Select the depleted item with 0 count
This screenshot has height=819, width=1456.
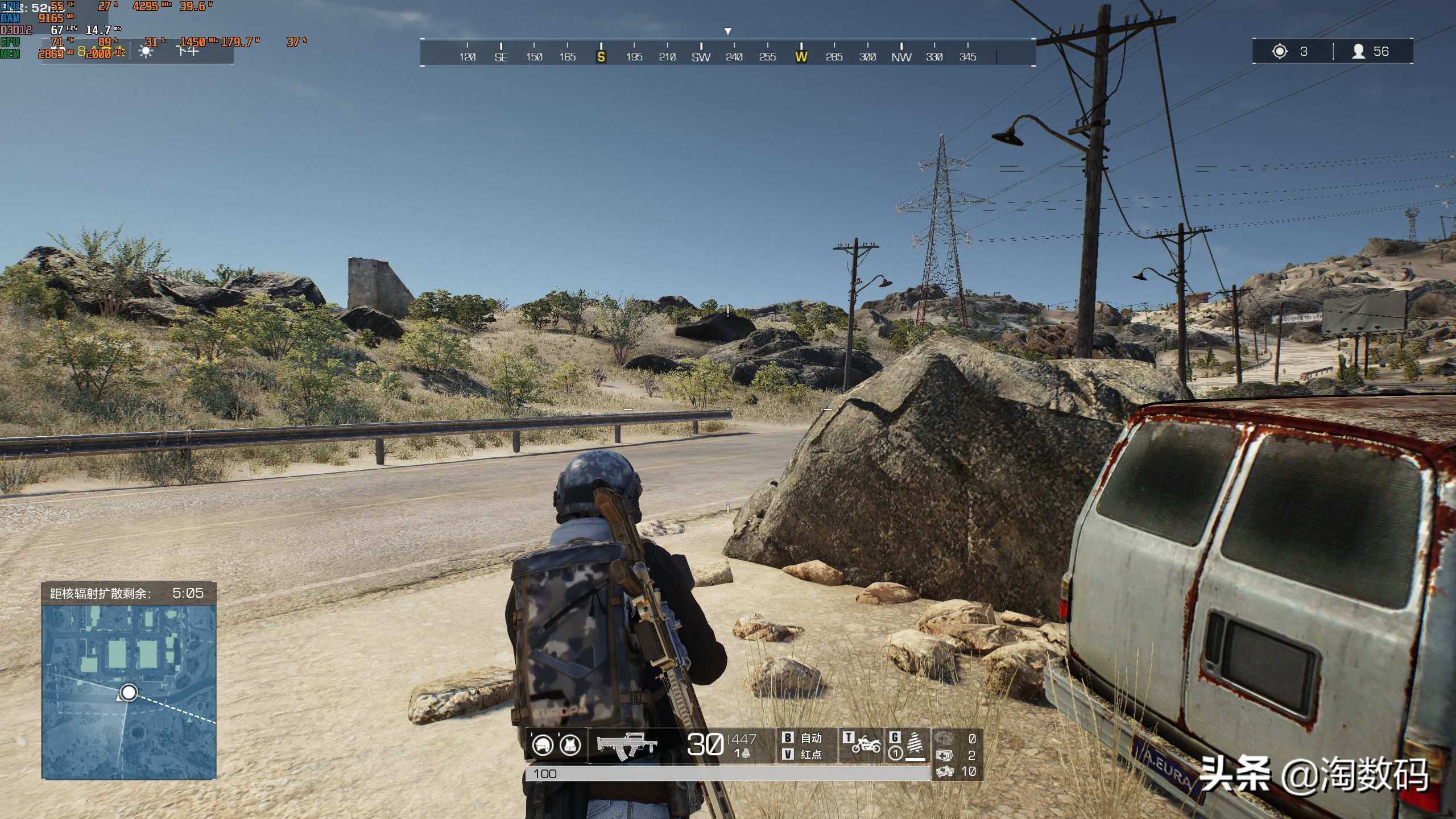pyautogui.click(x=944, y=738)
